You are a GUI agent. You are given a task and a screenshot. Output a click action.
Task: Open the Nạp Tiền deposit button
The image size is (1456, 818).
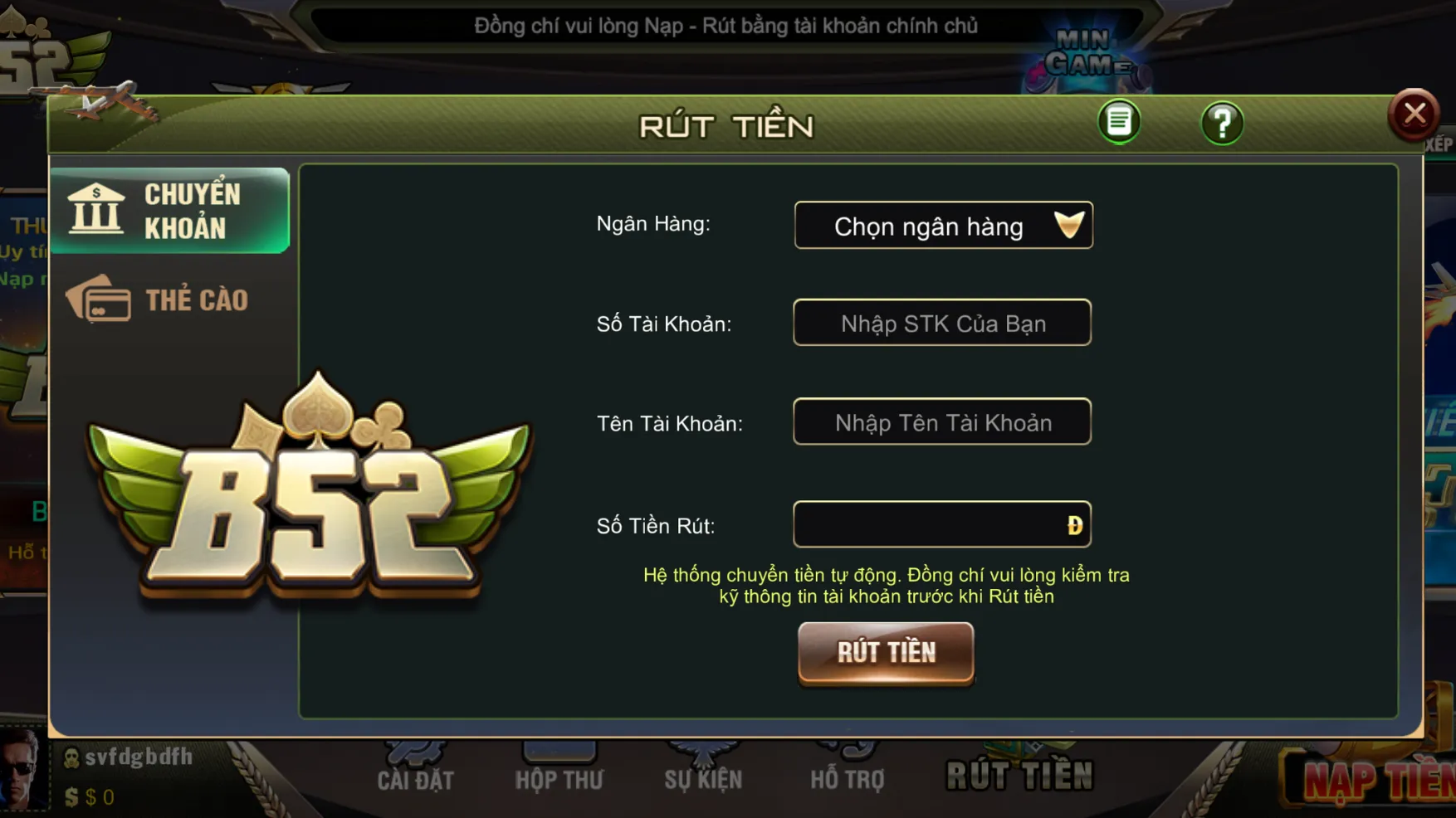pos(1374,780)
